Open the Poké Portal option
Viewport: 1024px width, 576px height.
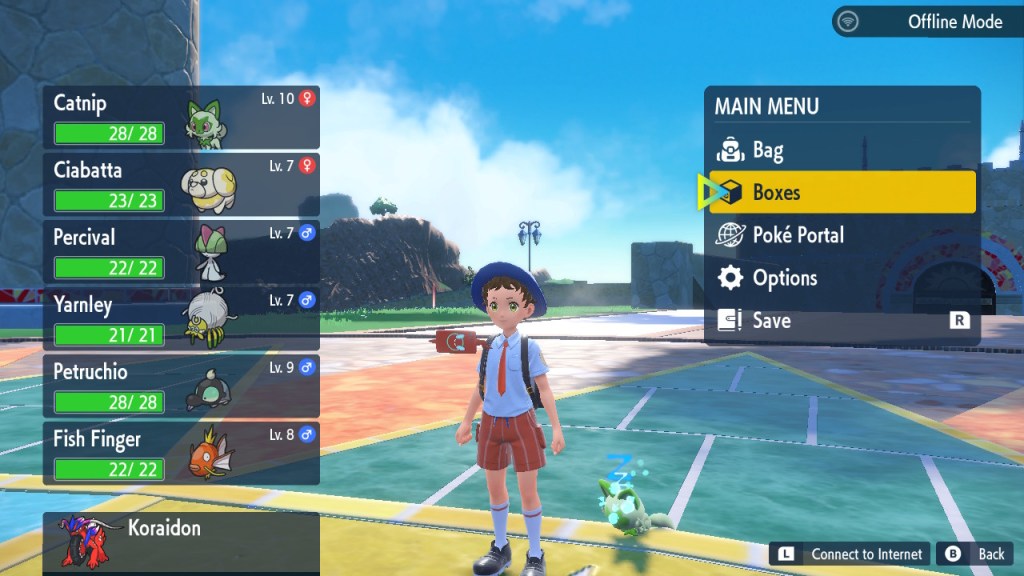pos(841,235)
